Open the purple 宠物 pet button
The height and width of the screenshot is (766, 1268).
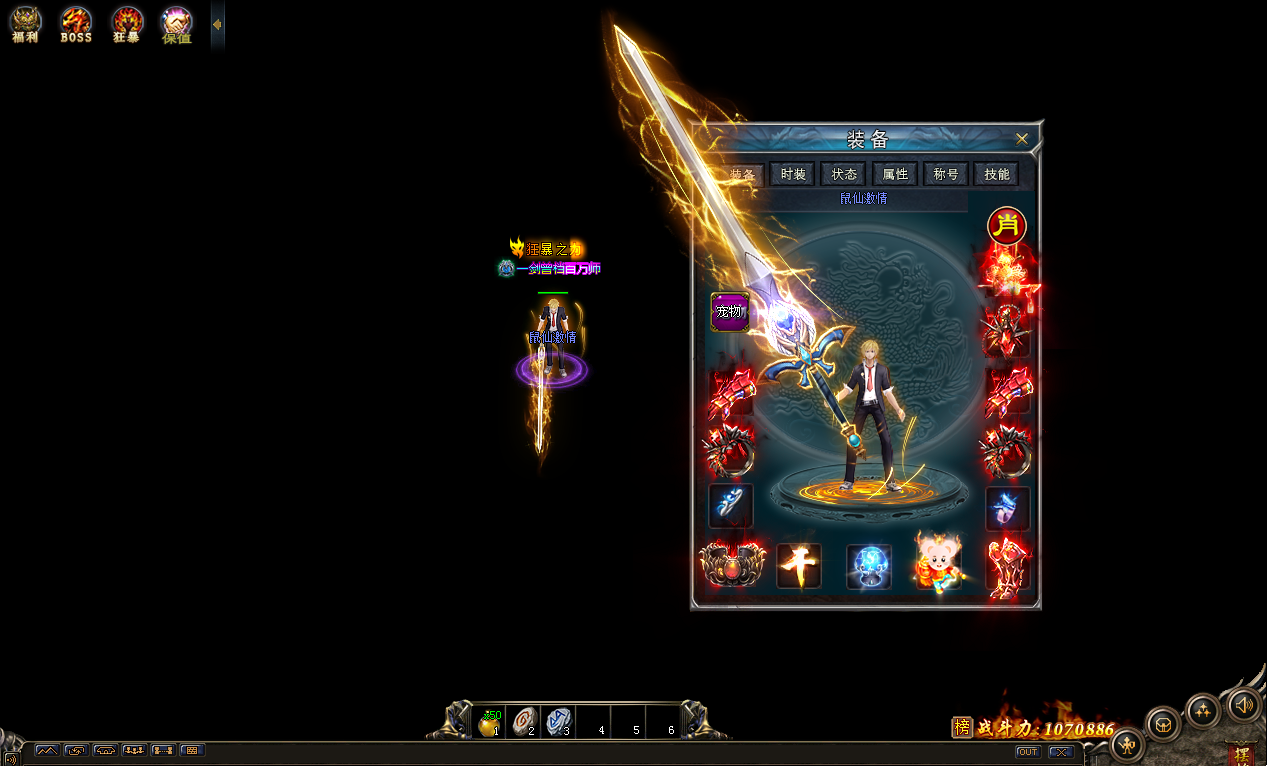coord(729,312)
